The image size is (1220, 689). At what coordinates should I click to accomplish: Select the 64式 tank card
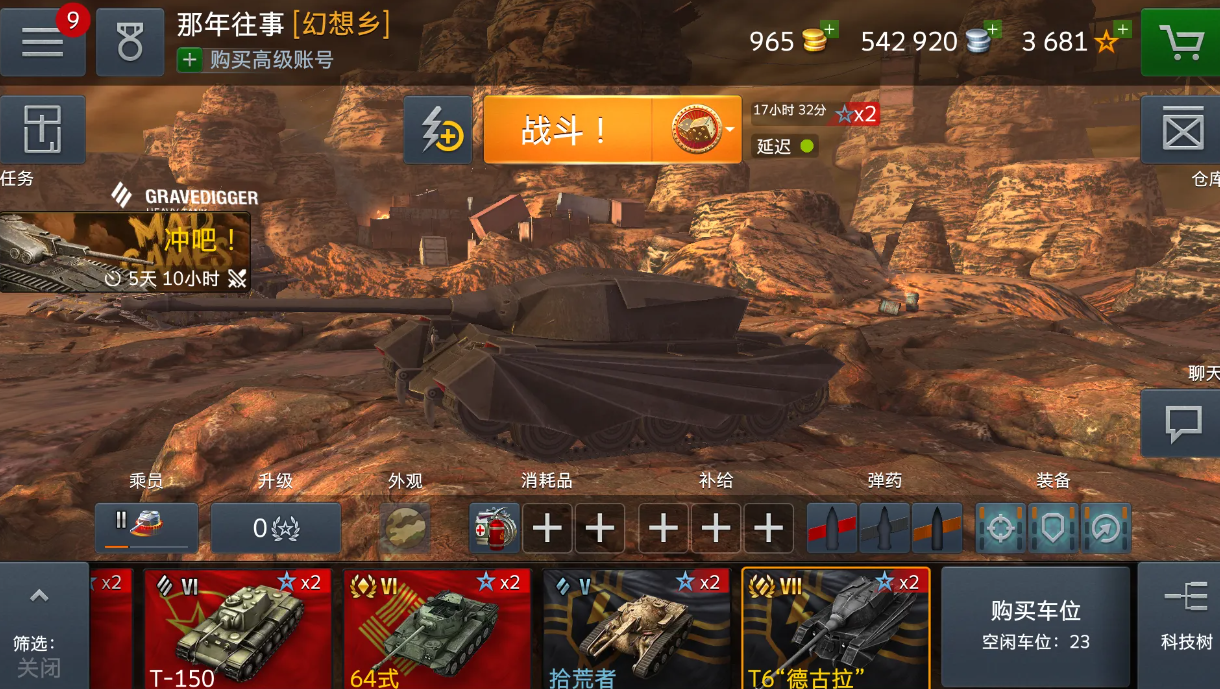[x=437, y=628]
